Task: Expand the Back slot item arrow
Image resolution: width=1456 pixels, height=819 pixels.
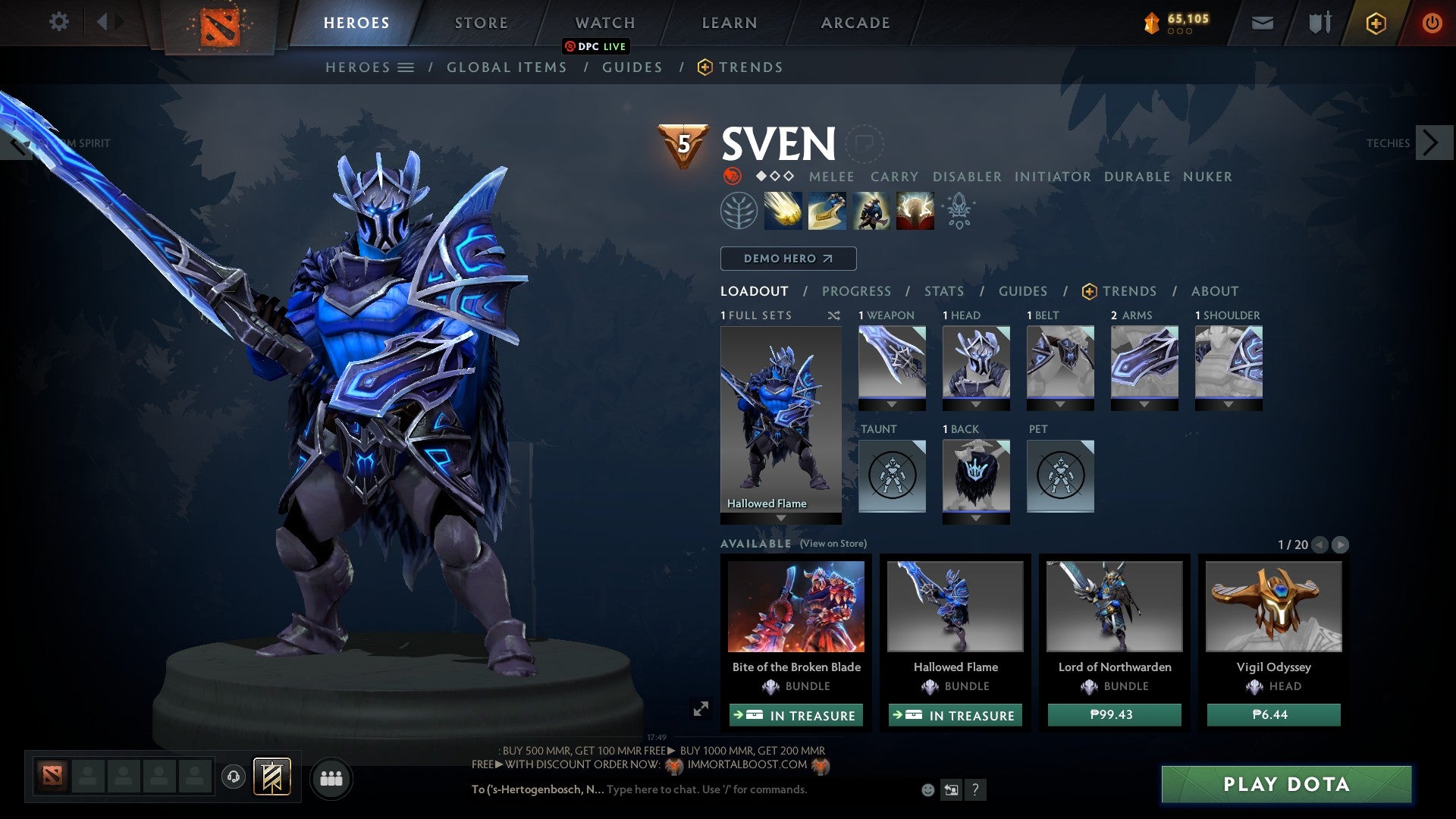Action: pos(976,519)
